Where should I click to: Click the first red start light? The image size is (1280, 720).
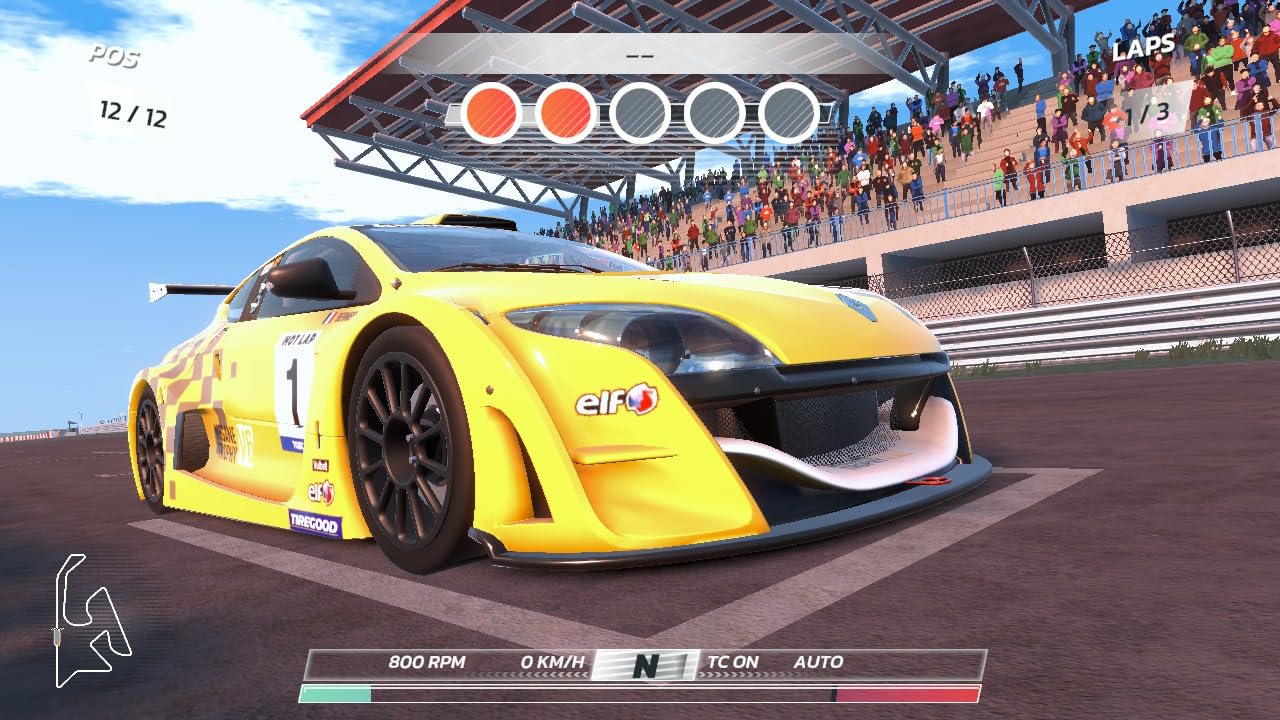[x=493, y=112]
